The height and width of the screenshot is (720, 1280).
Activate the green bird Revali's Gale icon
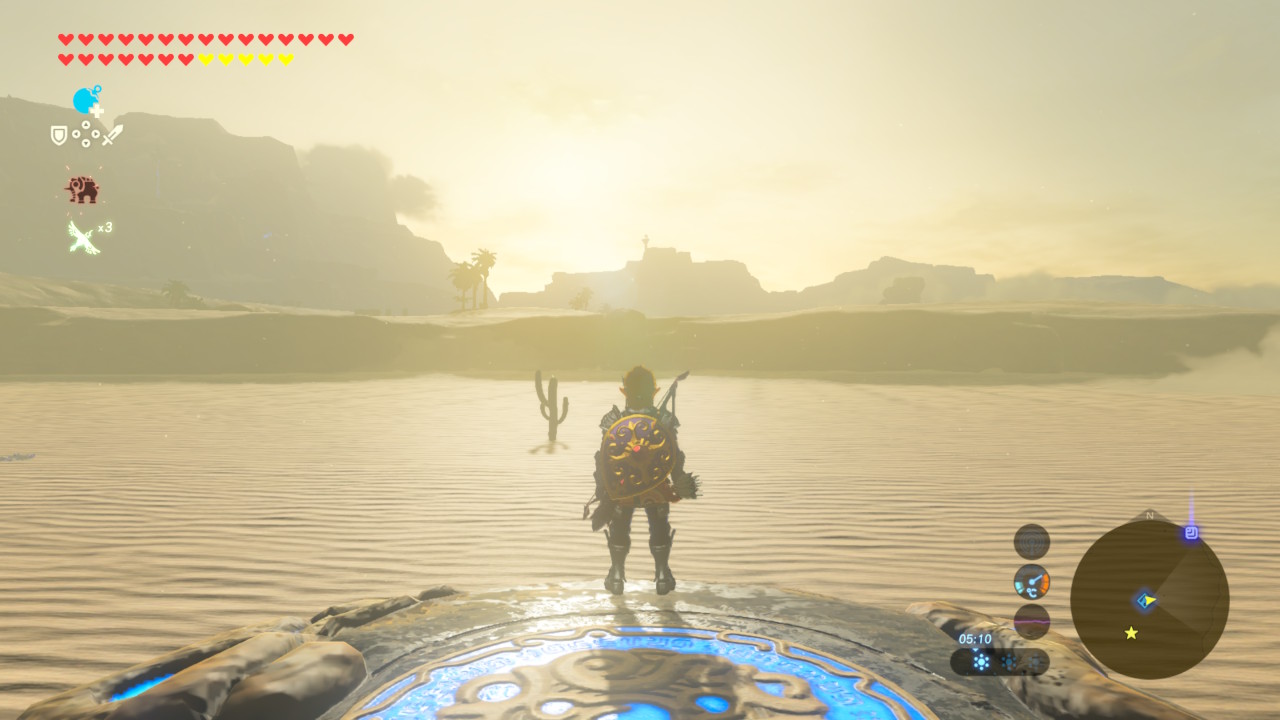84,237
